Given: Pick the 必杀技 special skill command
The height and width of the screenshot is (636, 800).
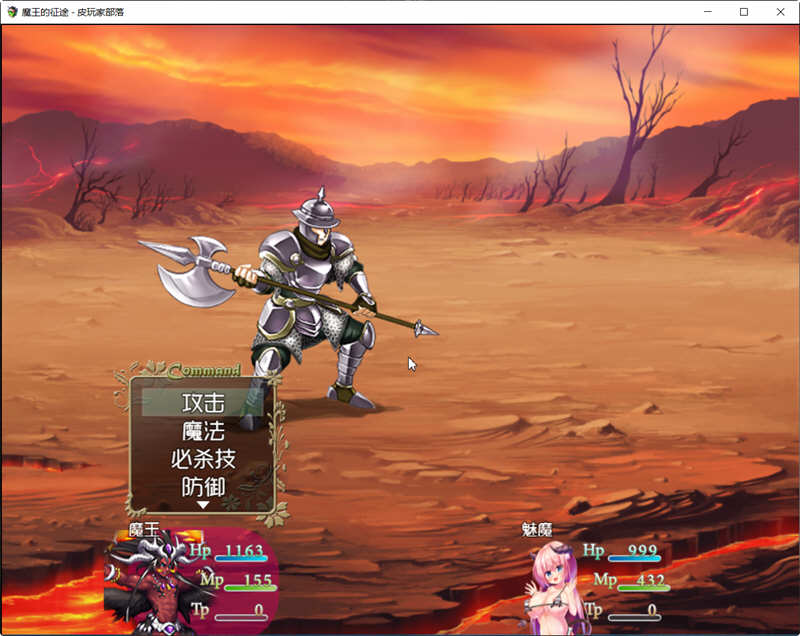Looking at the screenshot, I should click(203, 460).
